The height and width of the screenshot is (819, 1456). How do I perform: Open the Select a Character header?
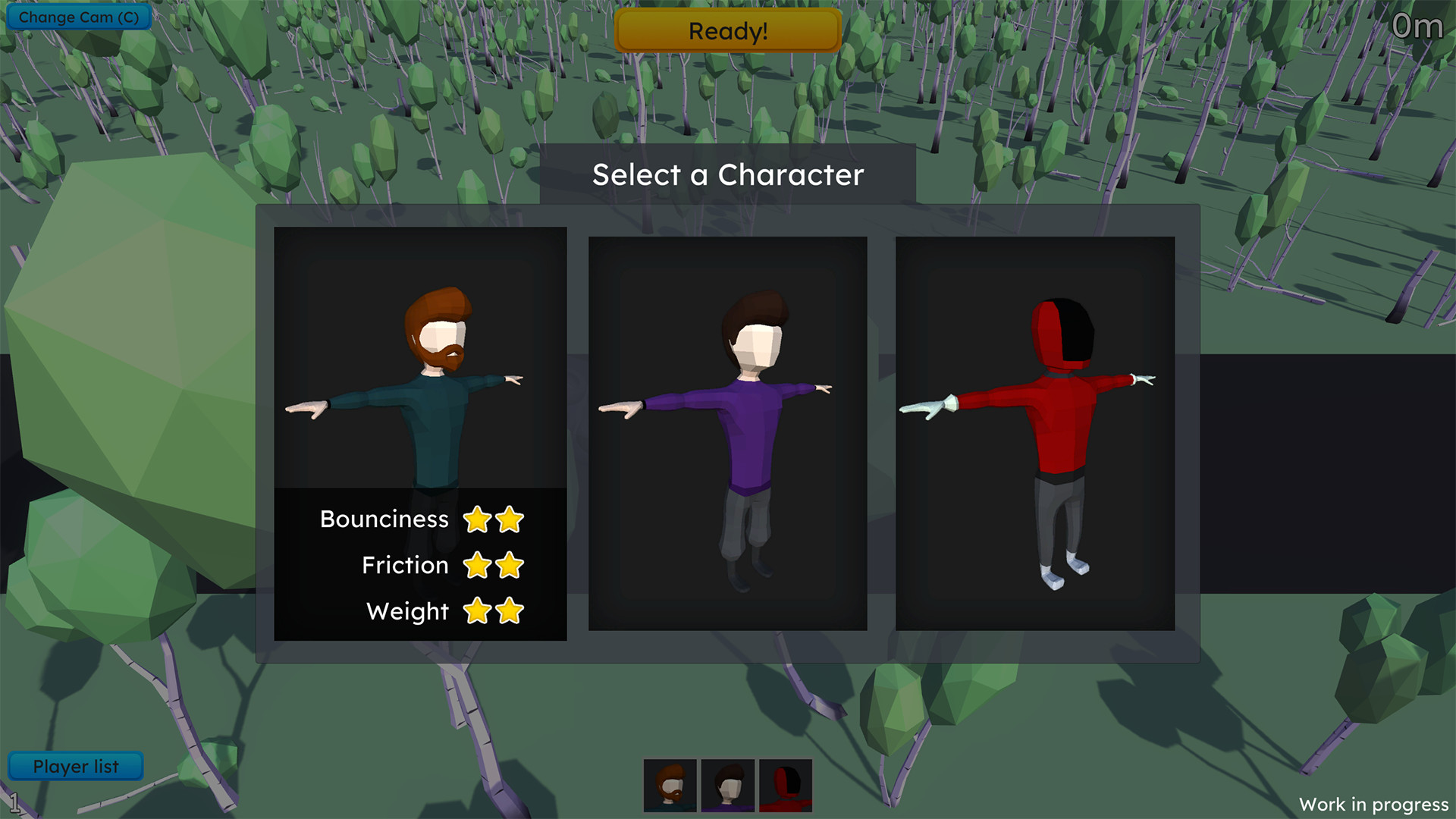coord(727,175)
